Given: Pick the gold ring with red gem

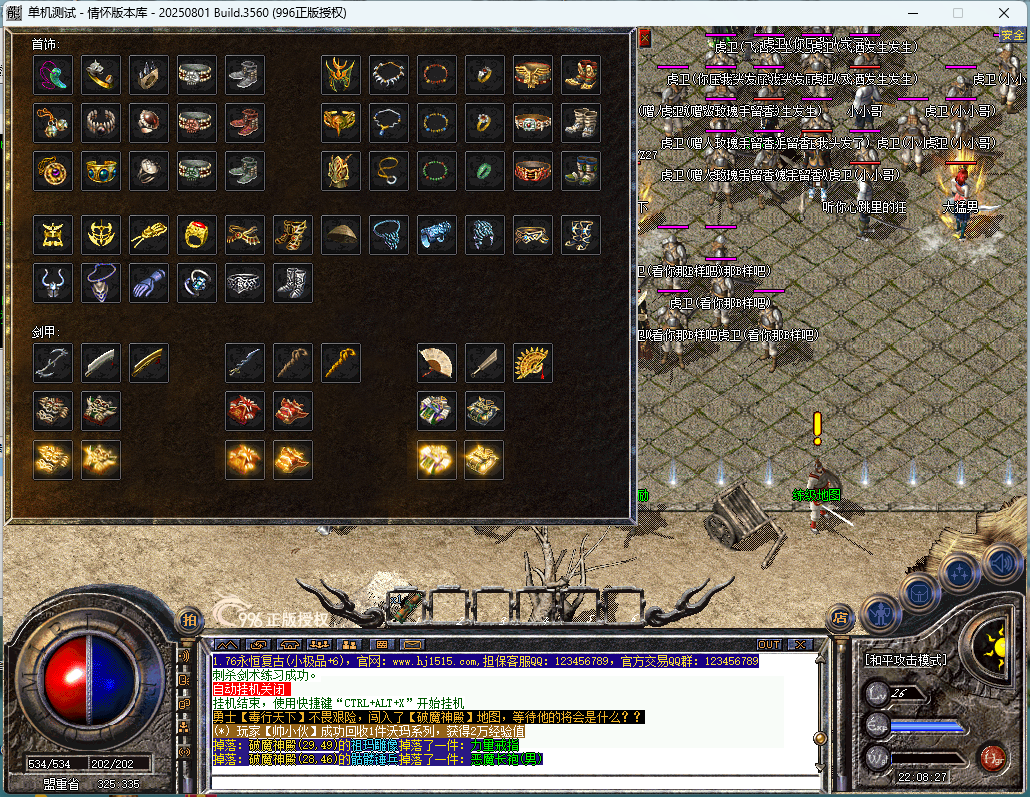Looking at the screenshot, I should [x=197, y=235].
